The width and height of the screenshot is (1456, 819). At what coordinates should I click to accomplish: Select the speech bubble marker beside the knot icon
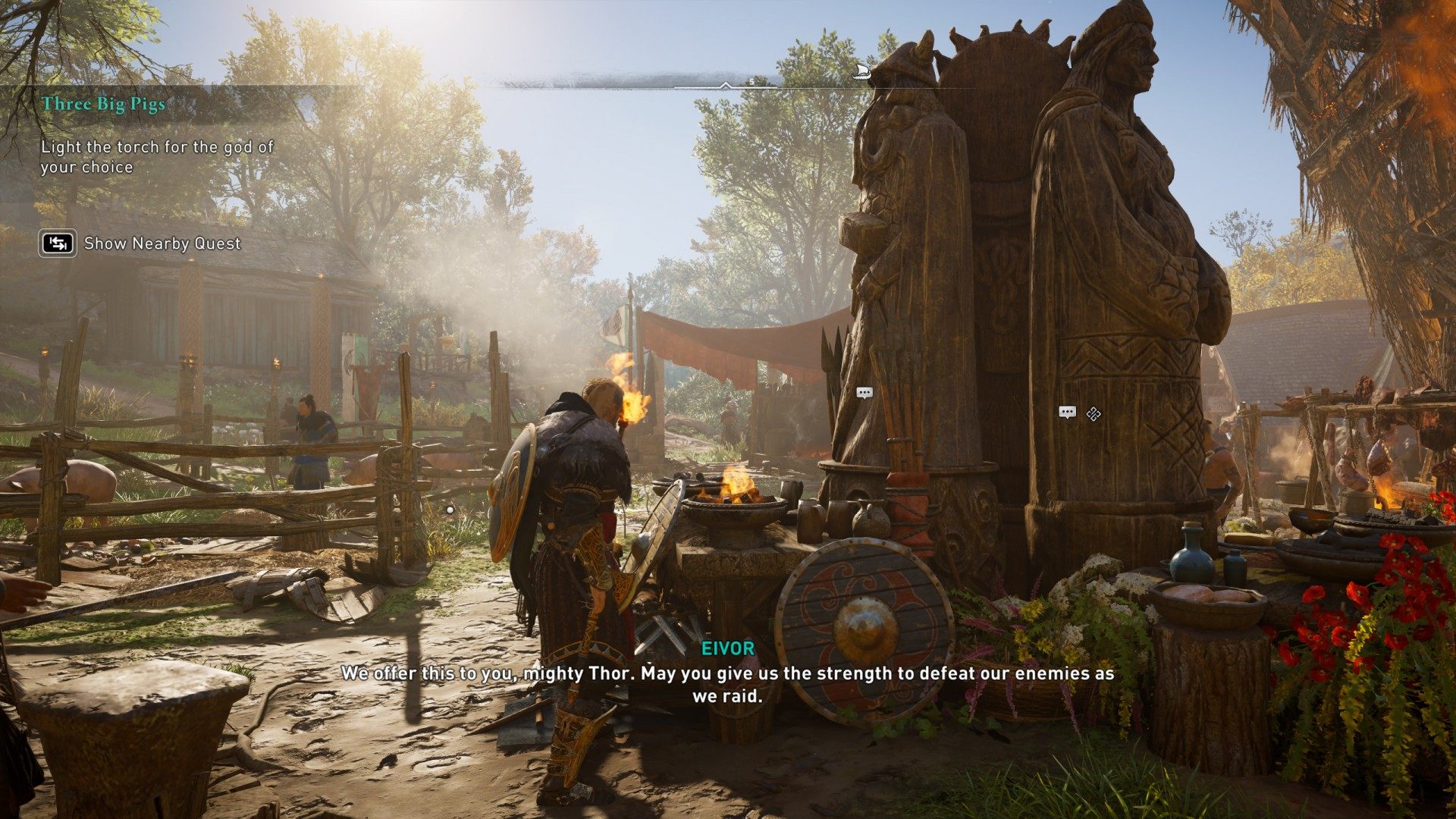click(1067, 413)
